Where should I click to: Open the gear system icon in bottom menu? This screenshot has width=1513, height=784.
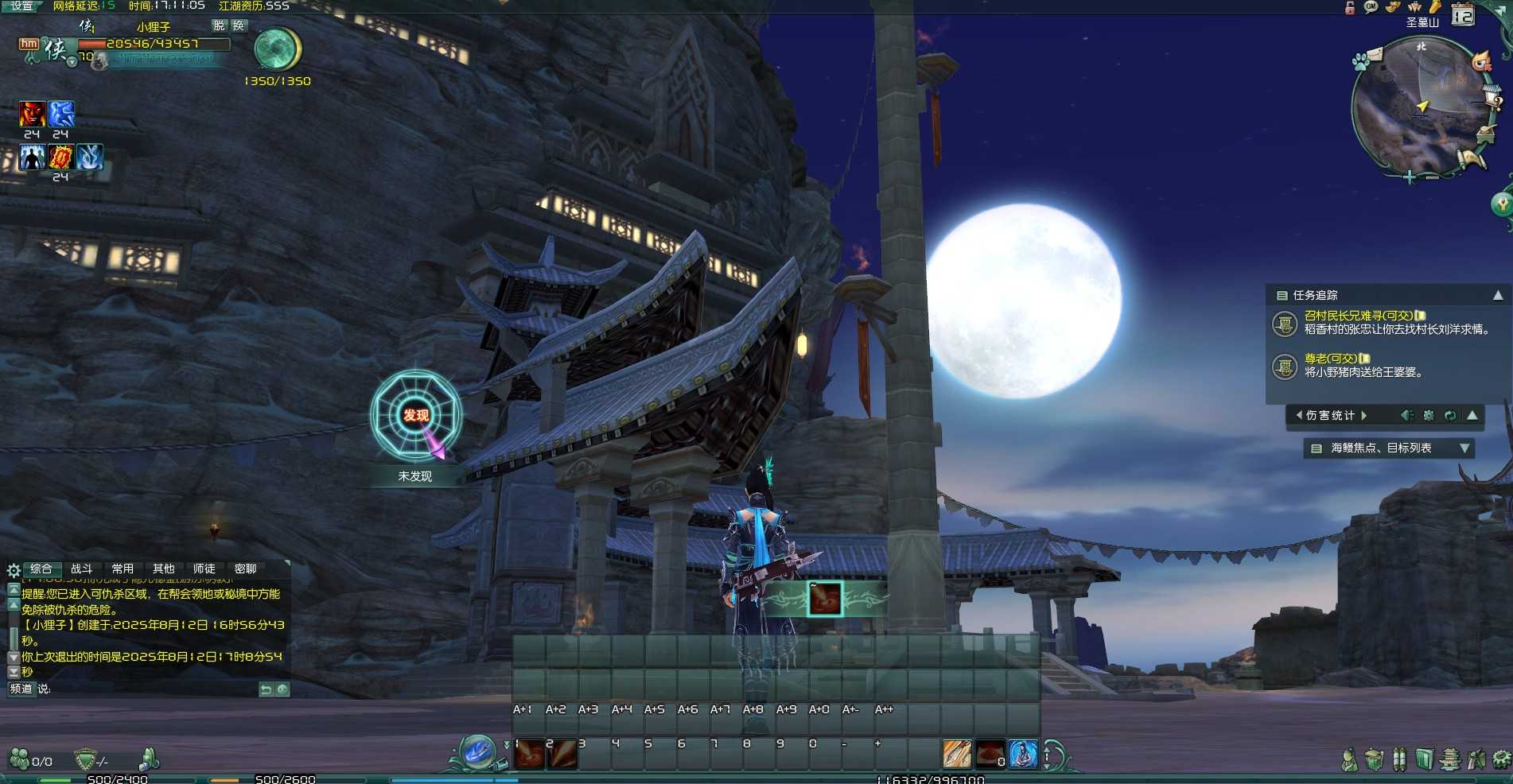(1502, 759)
